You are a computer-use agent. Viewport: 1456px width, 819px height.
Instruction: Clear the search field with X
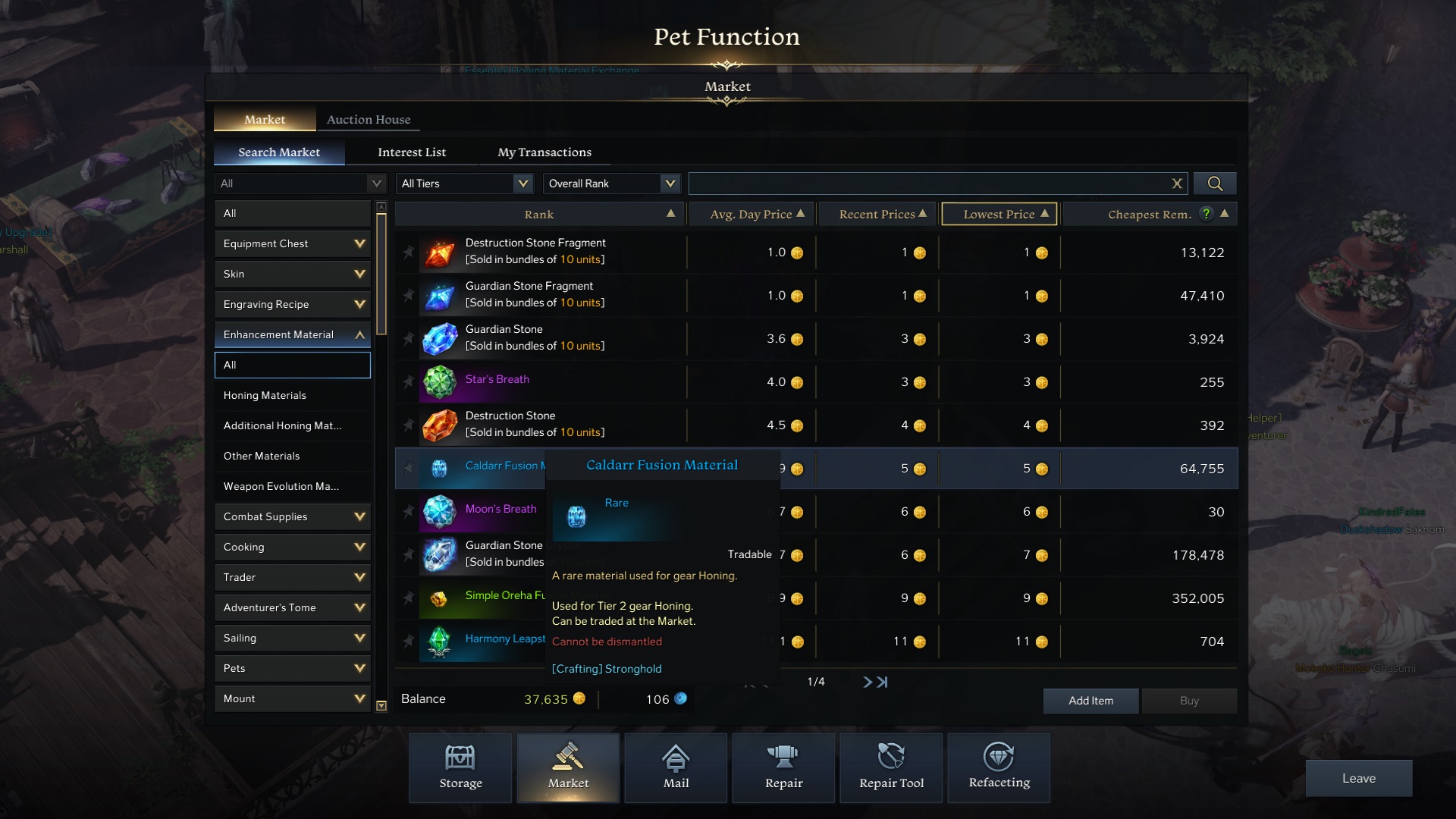1177,184
